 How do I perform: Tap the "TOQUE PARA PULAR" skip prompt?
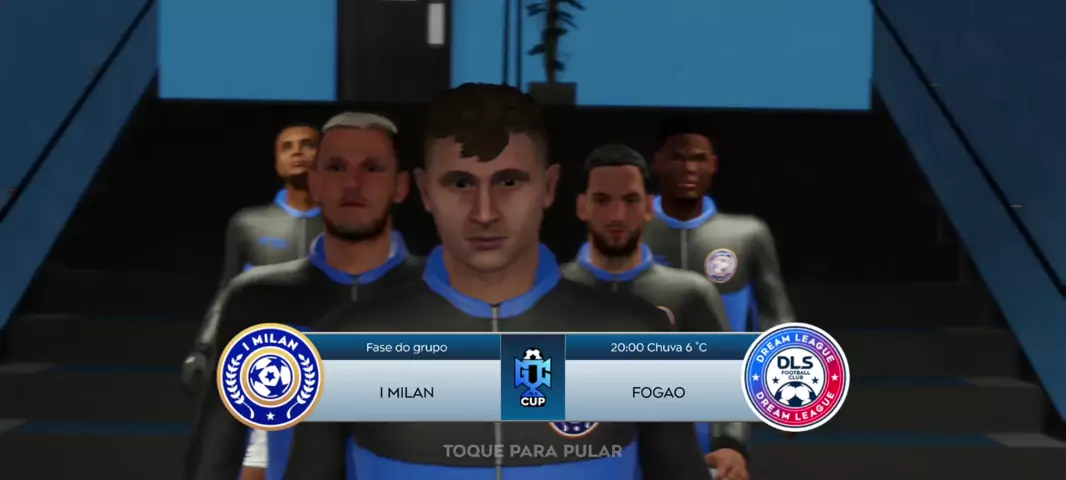(x=532, y=451)
